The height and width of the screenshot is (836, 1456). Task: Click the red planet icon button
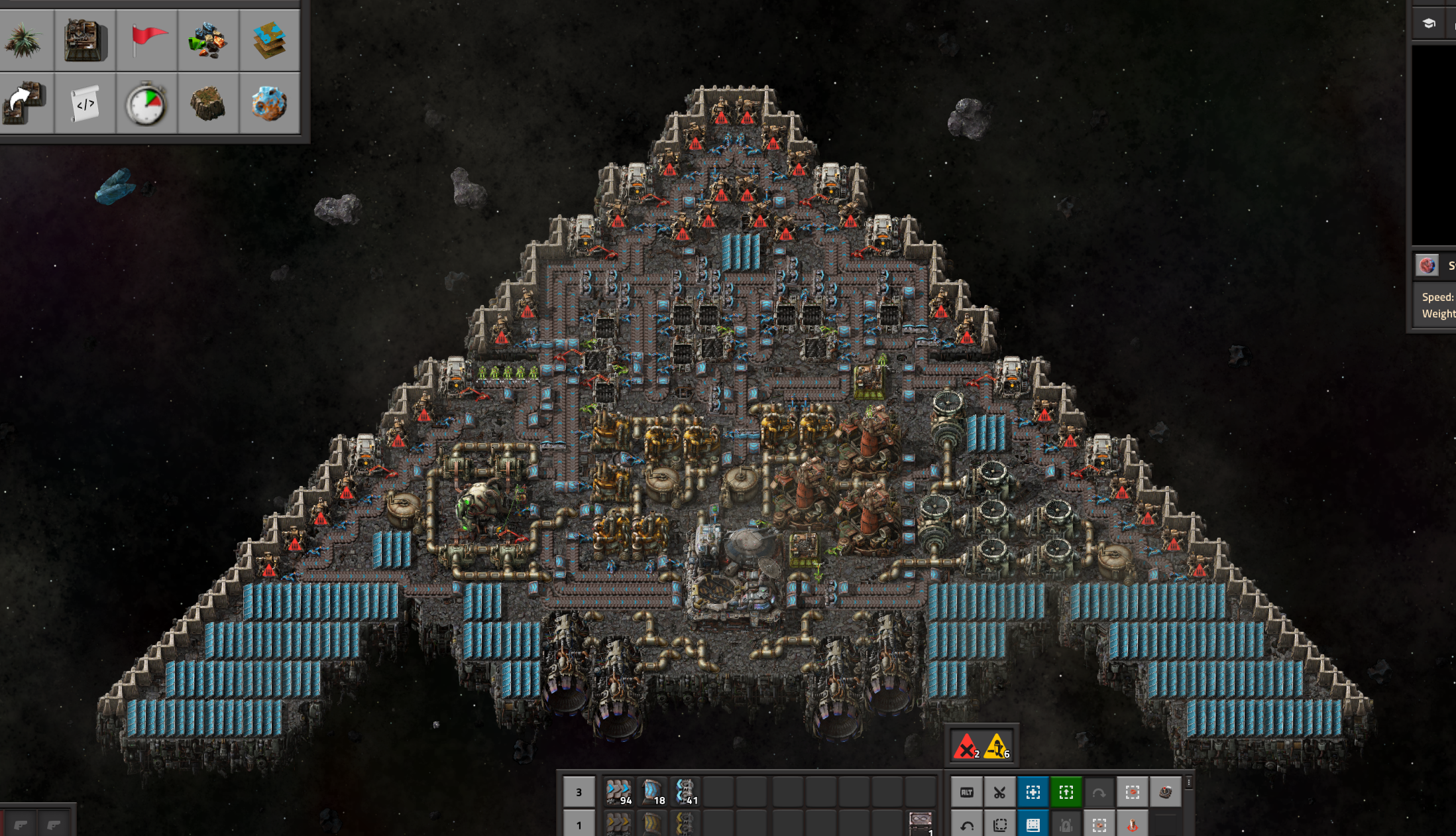1428,266
